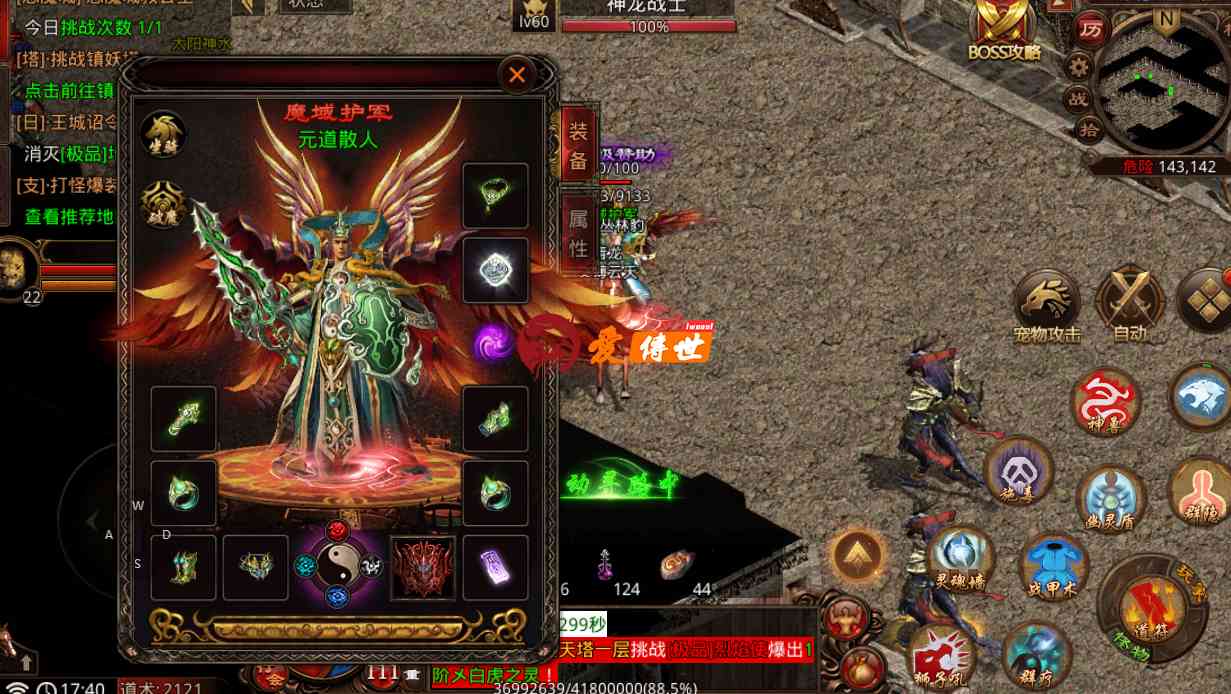Open the 坐骑 mount icon
Viewport: 1231px width, 694px height.
[x=162, y=134]
